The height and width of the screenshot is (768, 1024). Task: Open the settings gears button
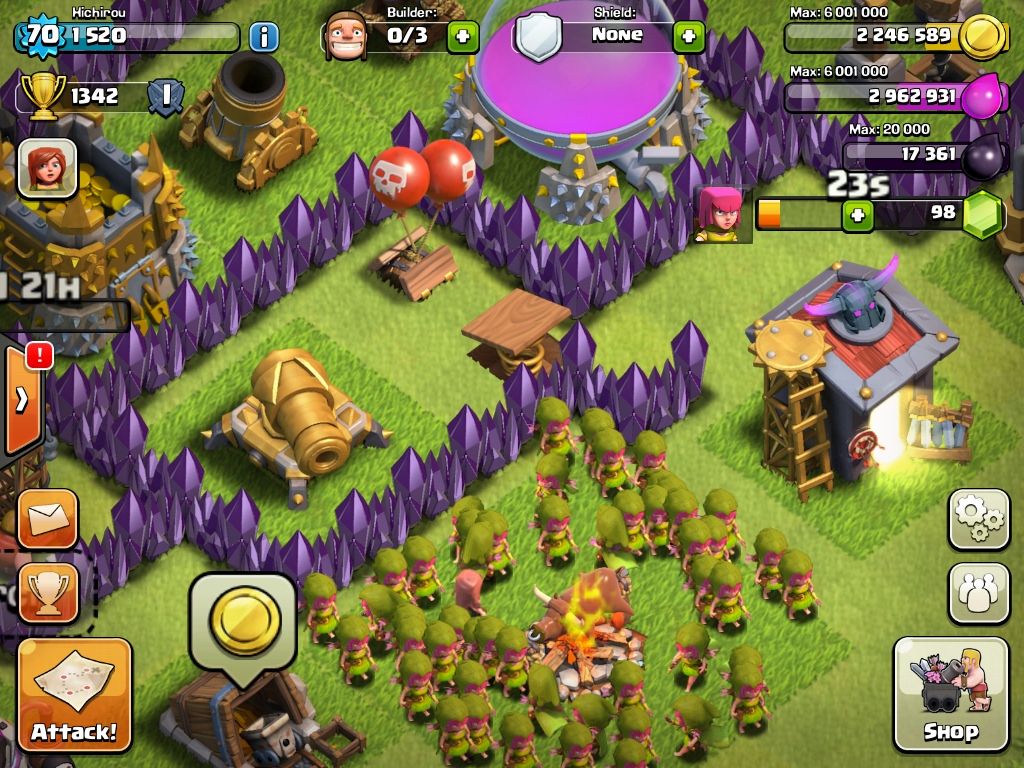pos(978,518)
